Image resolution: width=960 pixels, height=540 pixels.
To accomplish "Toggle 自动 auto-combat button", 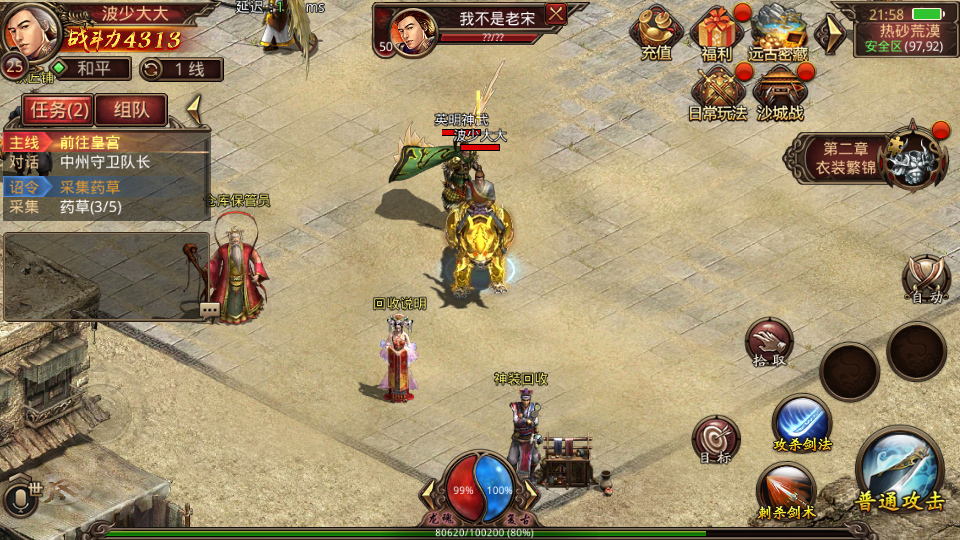I will click(925, 278).
